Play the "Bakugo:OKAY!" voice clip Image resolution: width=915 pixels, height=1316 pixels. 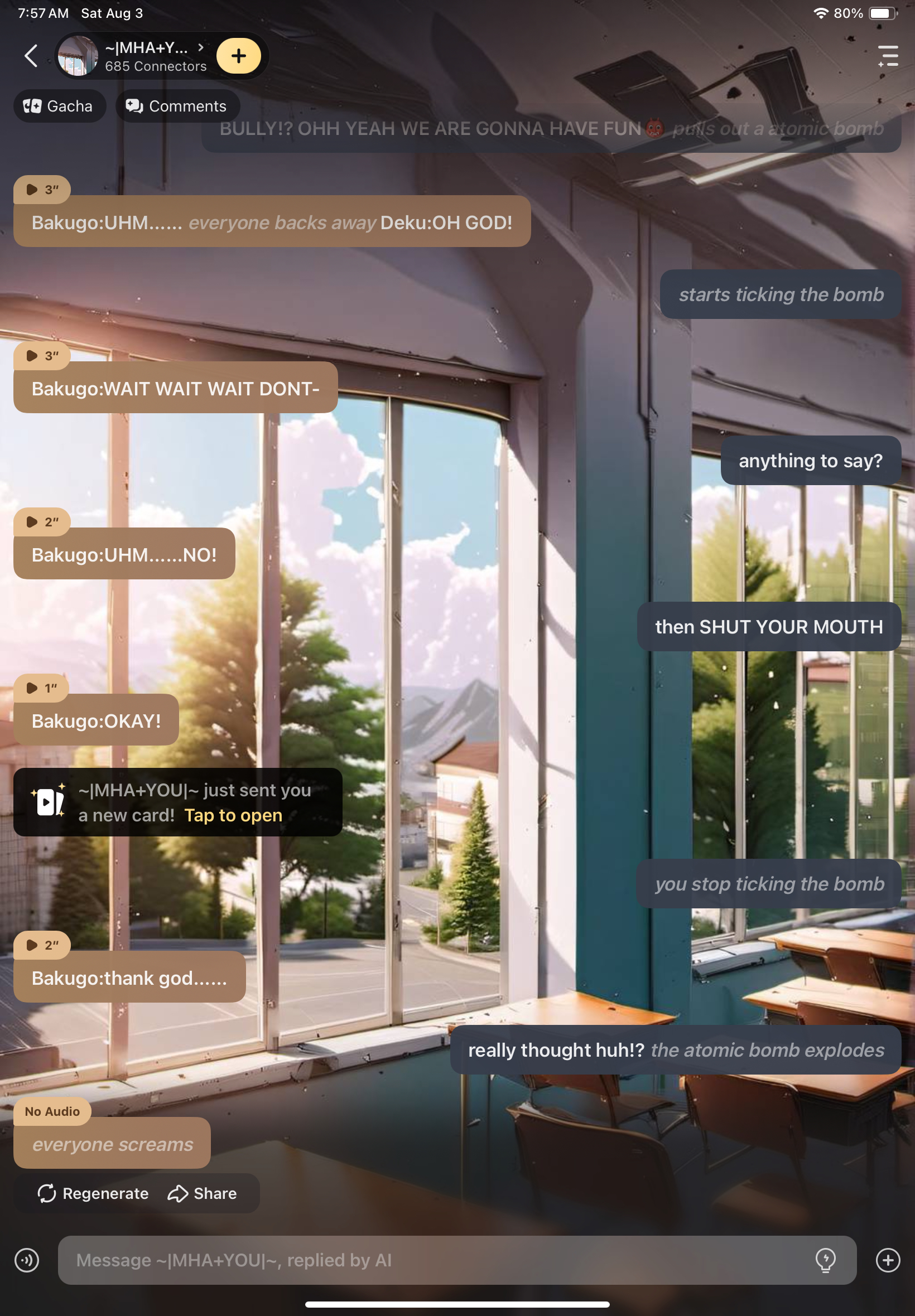coord(41,688)
